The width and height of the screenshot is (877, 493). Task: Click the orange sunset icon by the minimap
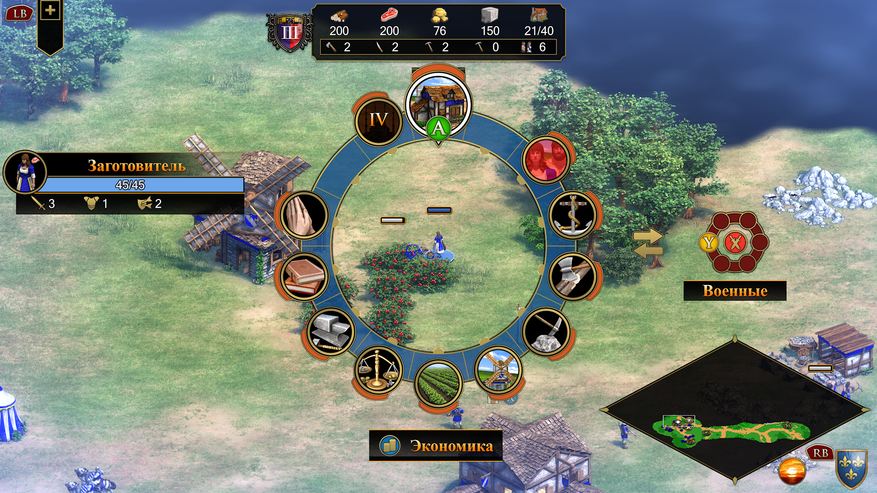click(x=793, y=471)
